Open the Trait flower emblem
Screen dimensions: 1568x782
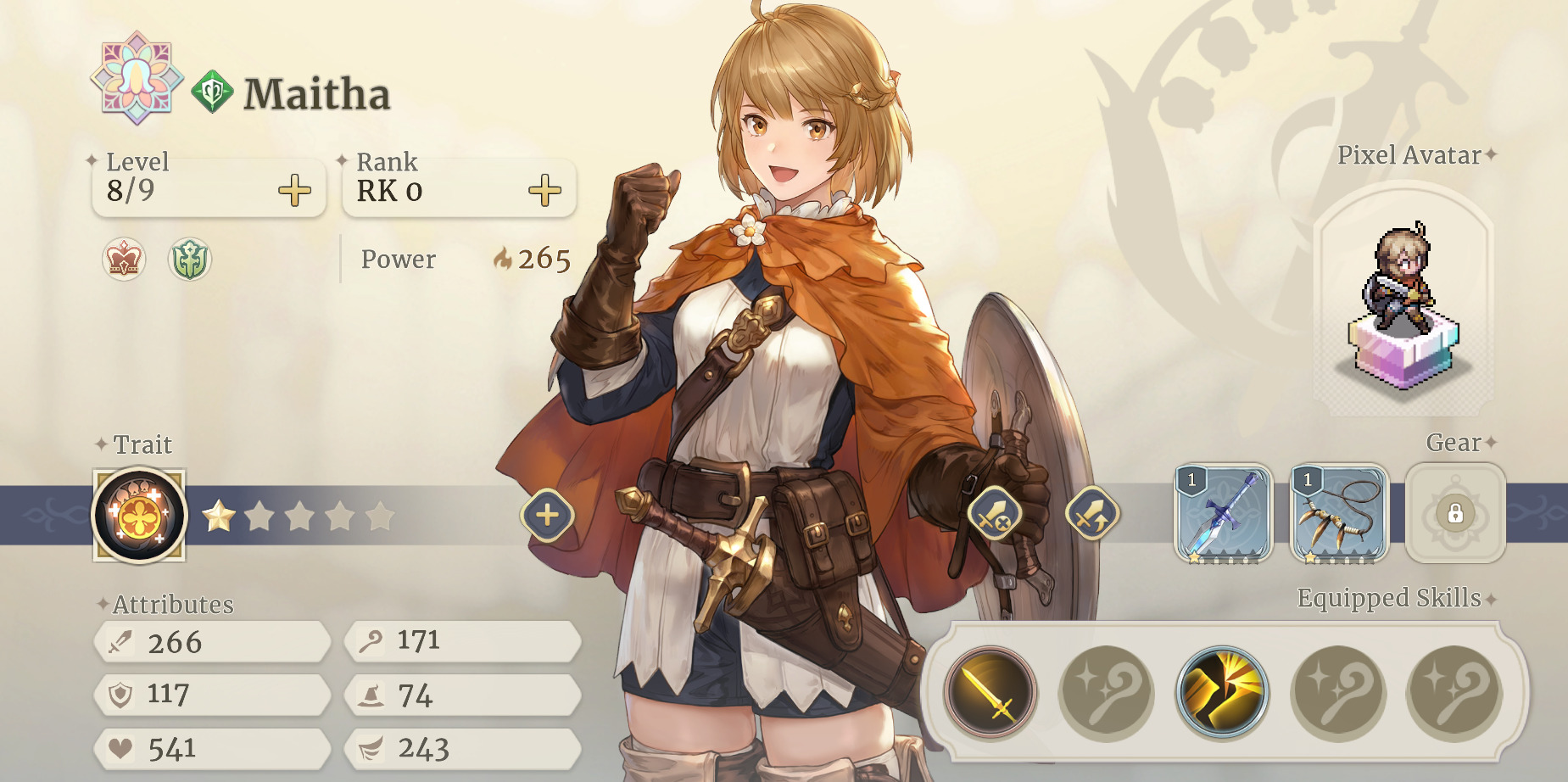(x=139, y=516)
